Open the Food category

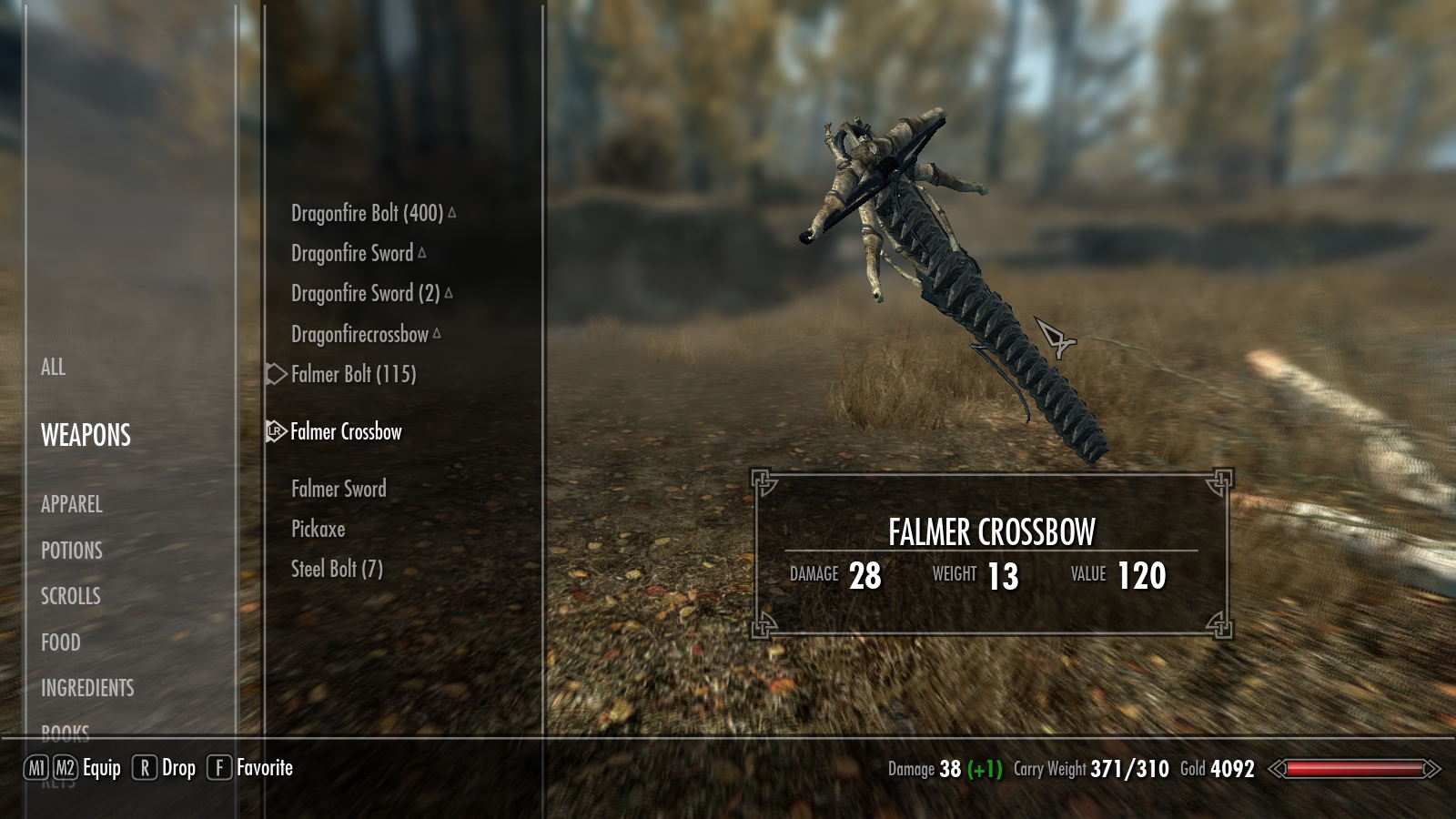pyautogui.click(x=60, y=642)
